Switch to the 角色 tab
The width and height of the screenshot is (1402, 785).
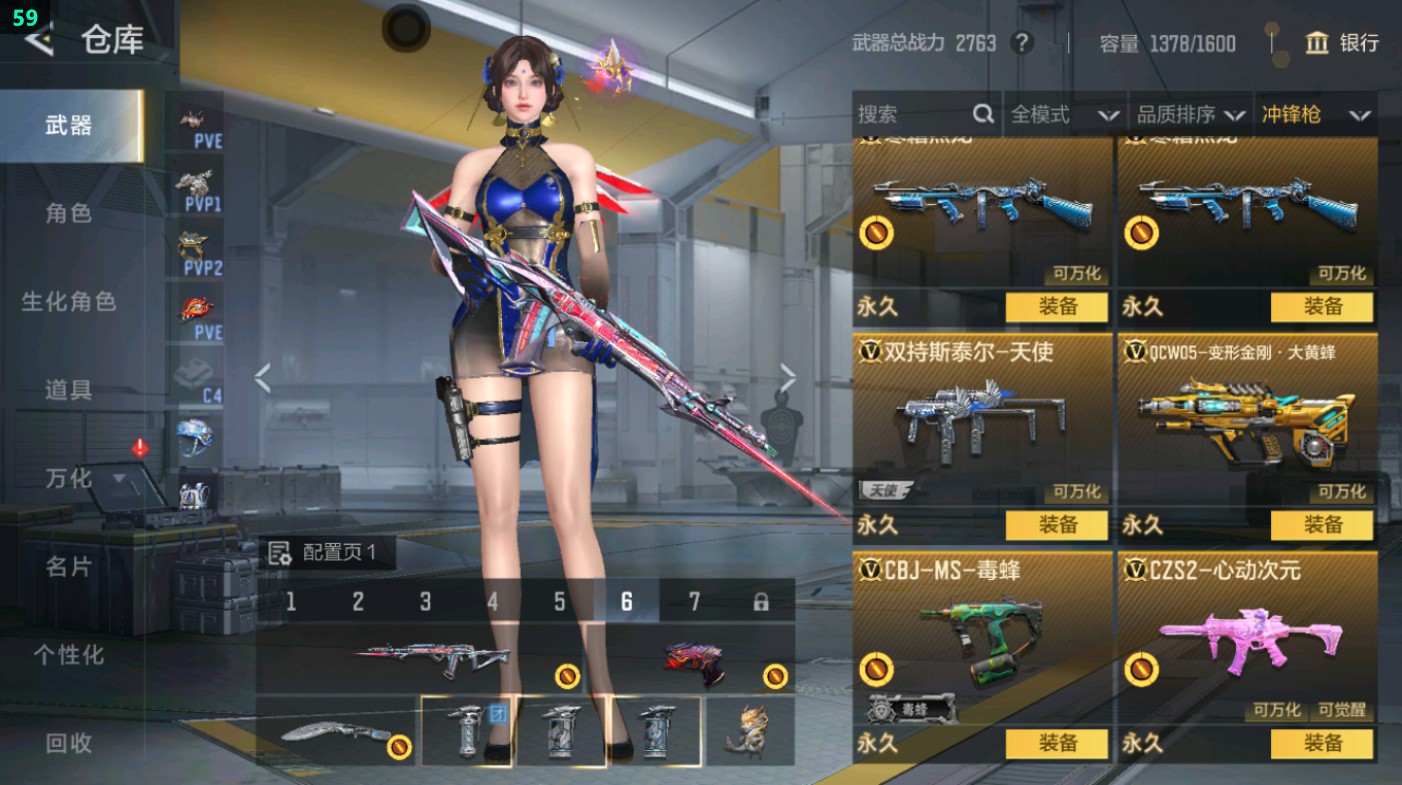(x=69, y=213)
